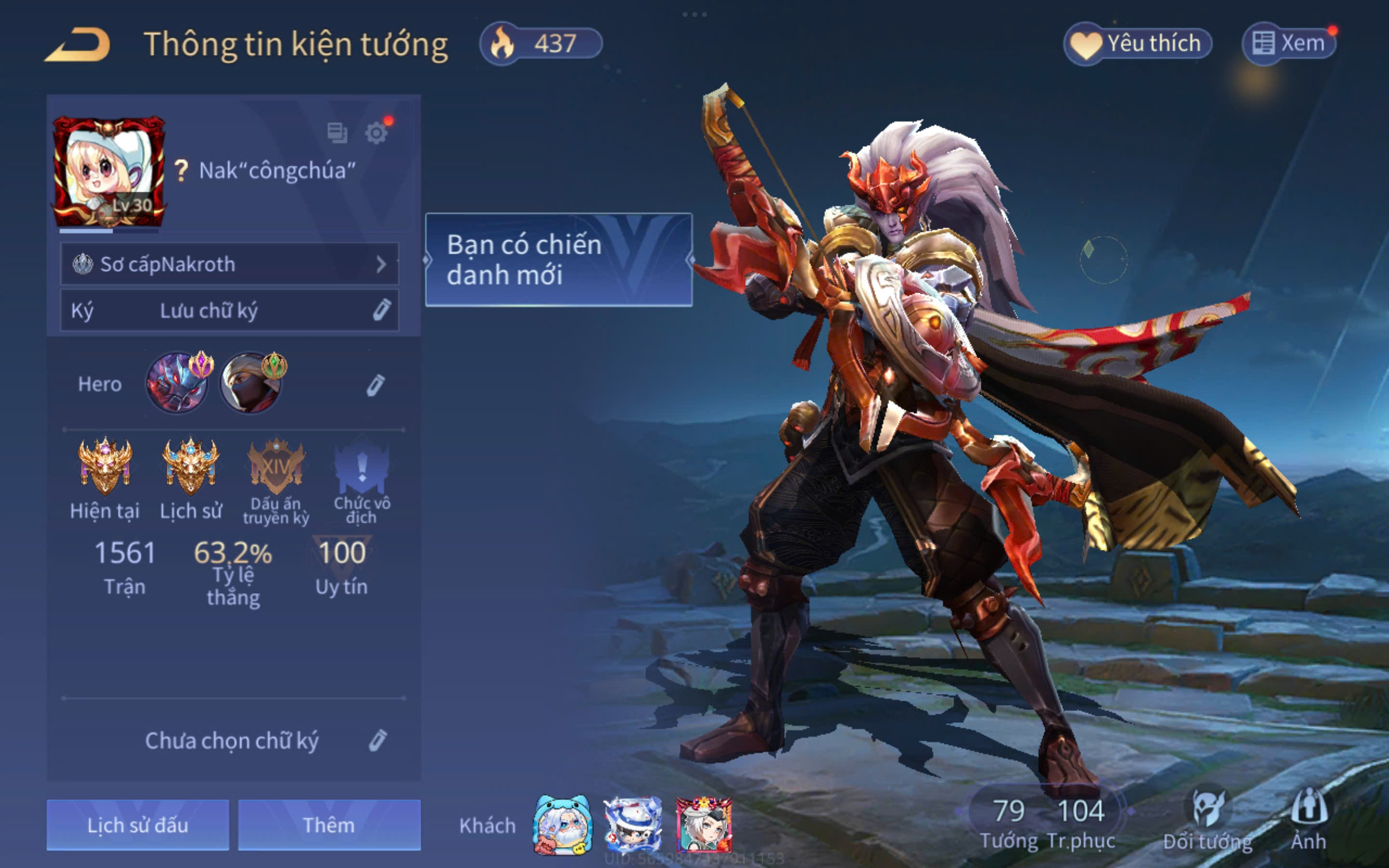This screenshot has width=1389, height=868.
Task: Open the gear settings icon
Action: coord(376,133)
